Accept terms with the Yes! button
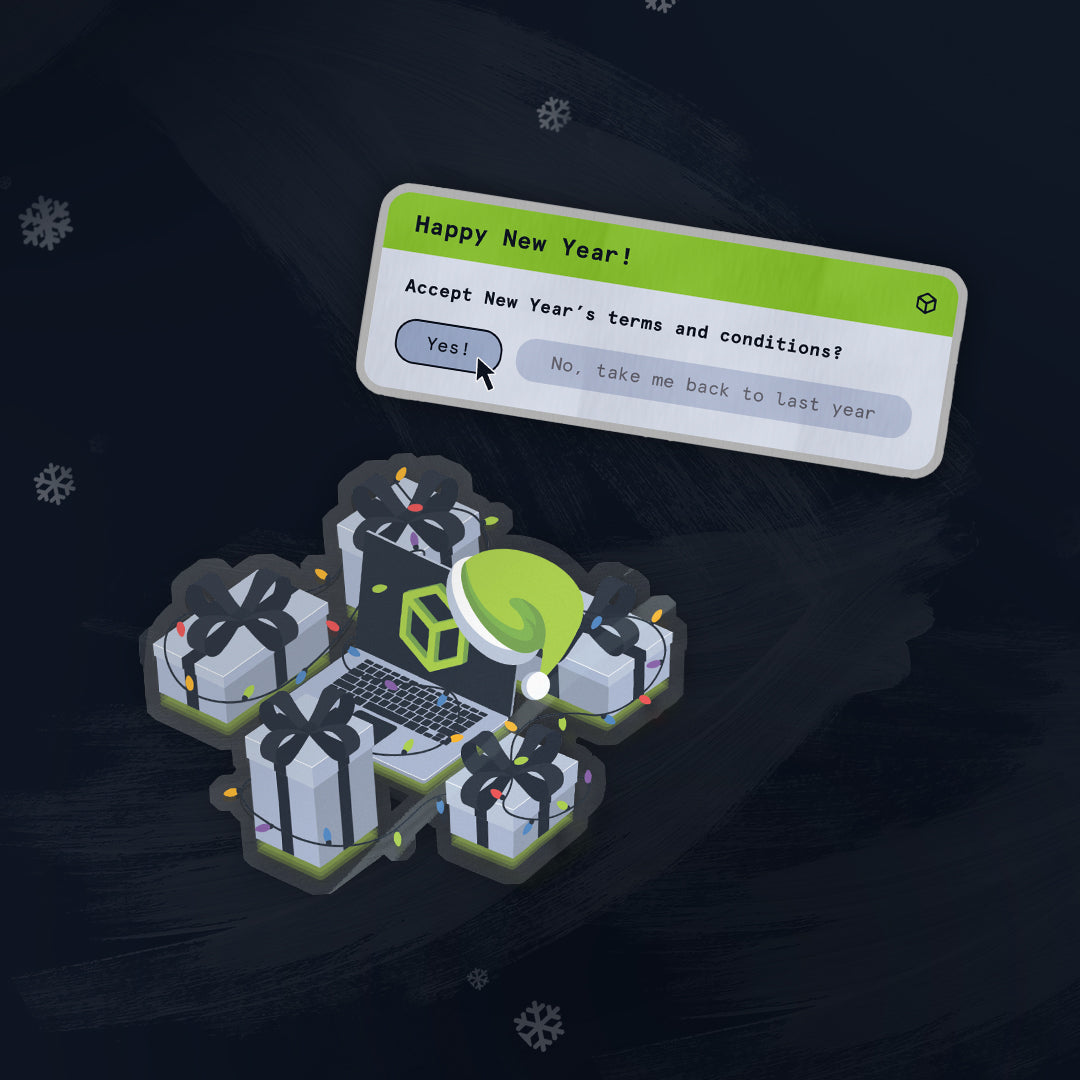 (x=447, y=346)
